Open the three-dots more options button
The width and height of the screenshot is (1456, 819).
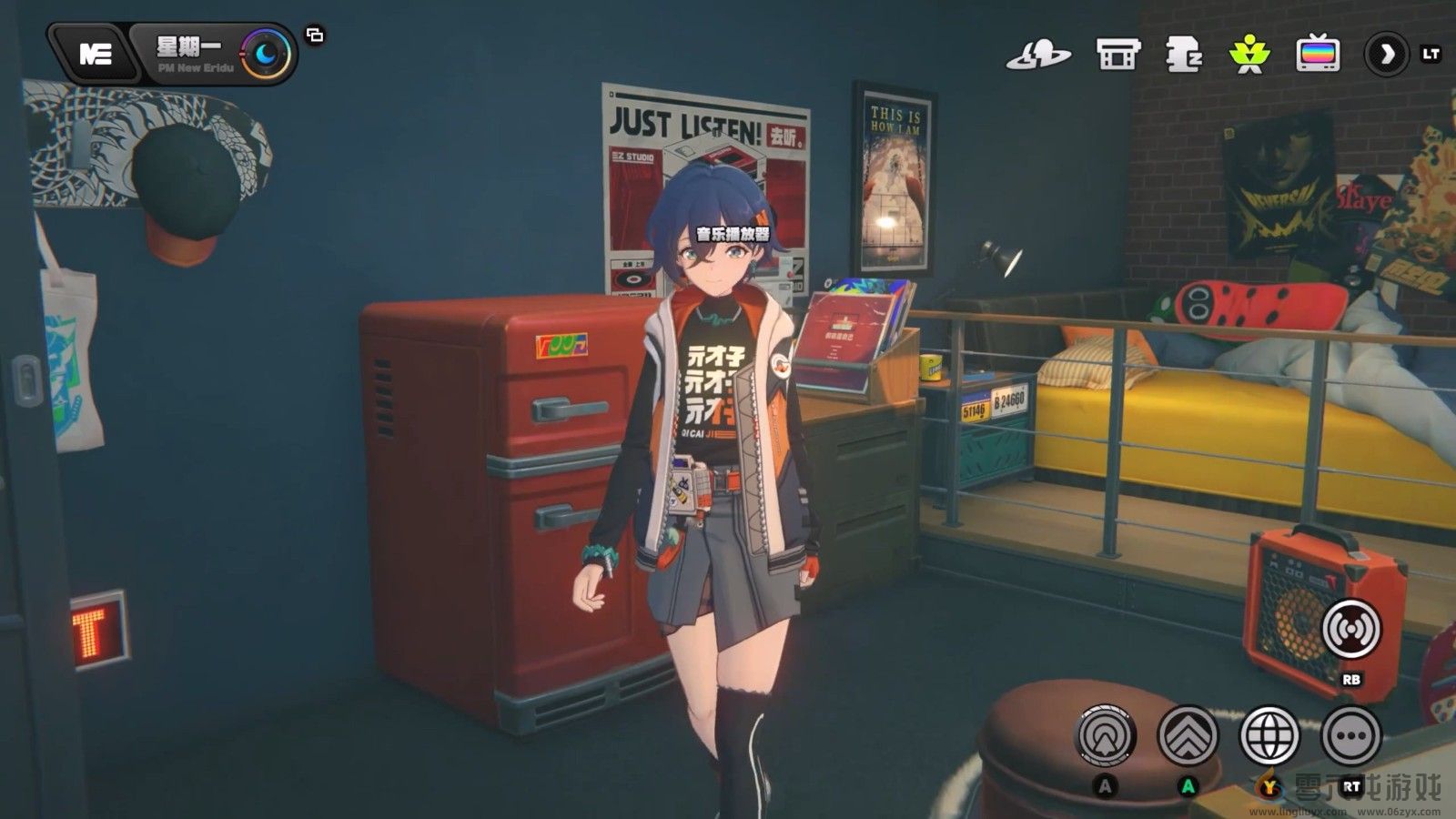point(1351,734)
